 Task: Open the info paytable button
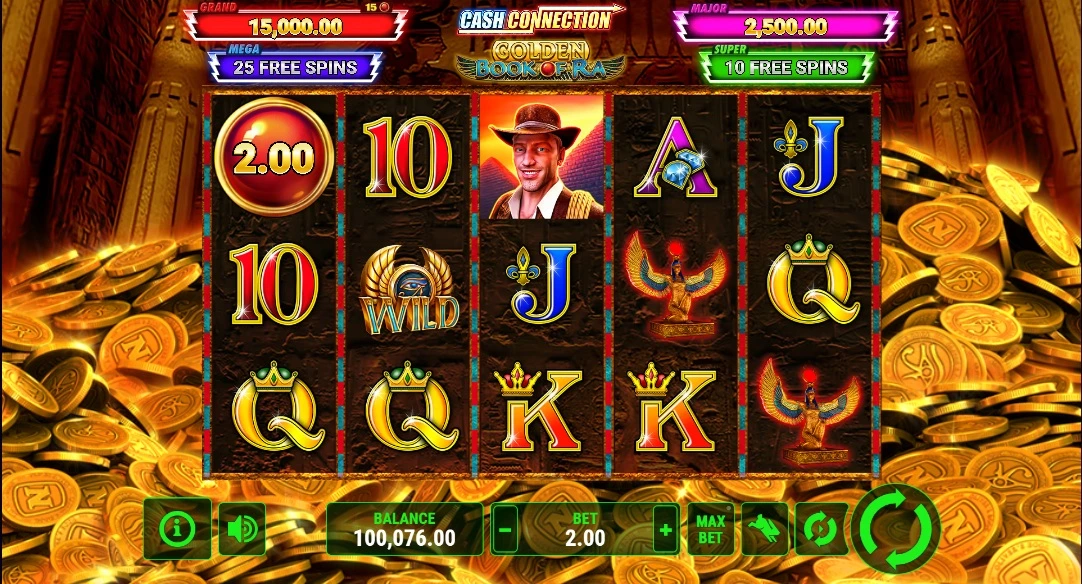pos(177,528)
